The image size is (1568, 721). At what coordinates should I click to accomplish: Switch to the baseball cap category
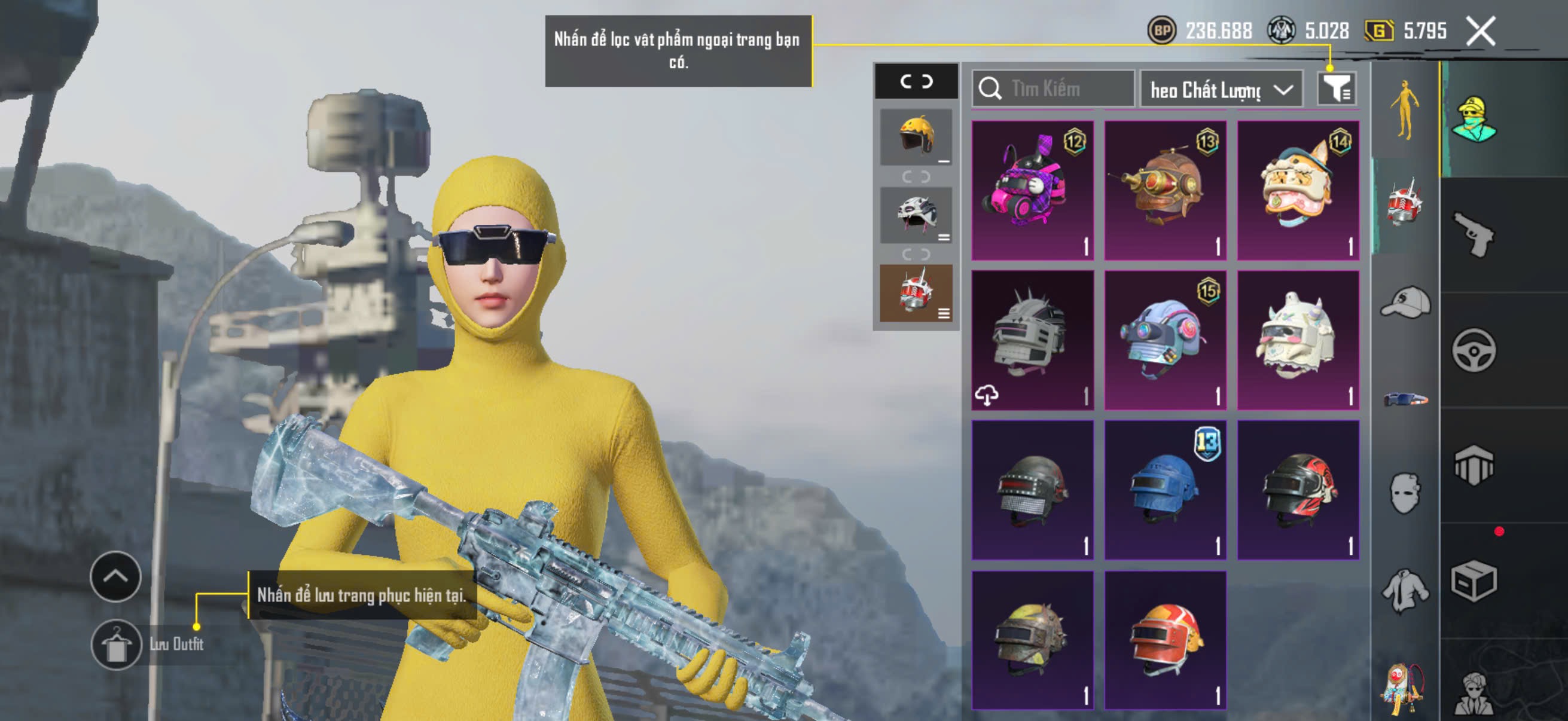1405,302
